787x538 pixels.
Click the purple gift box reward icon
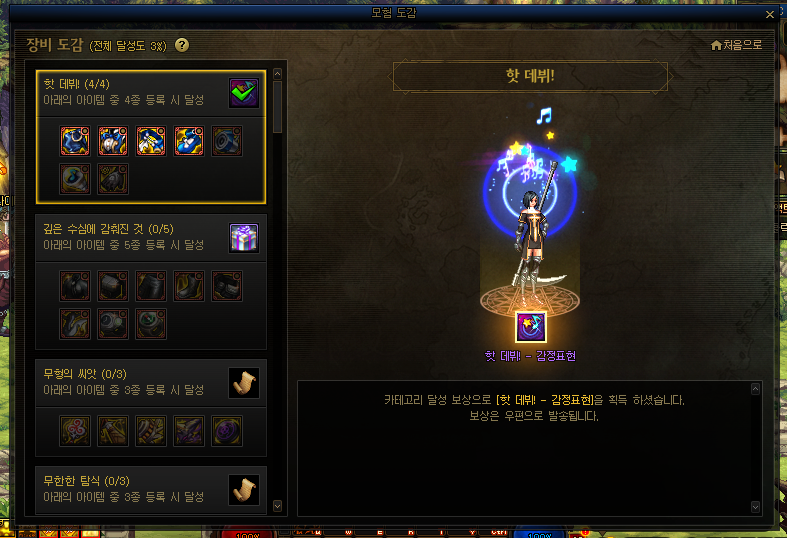[243, 237]
